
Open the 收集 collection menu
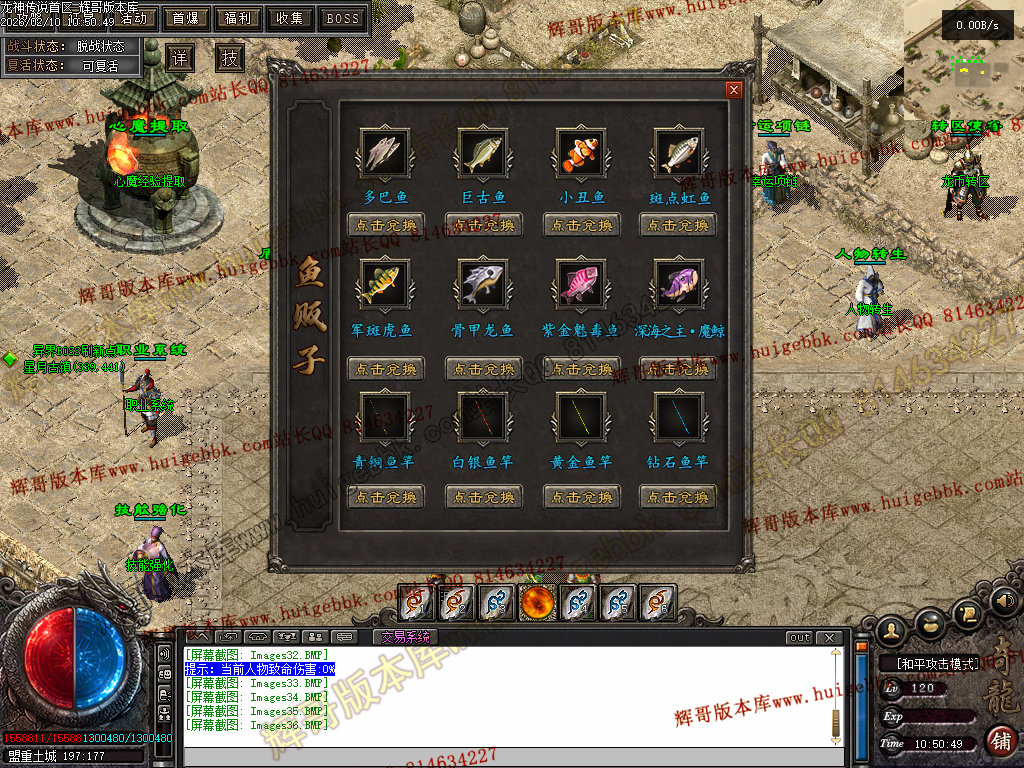(290, 18)
